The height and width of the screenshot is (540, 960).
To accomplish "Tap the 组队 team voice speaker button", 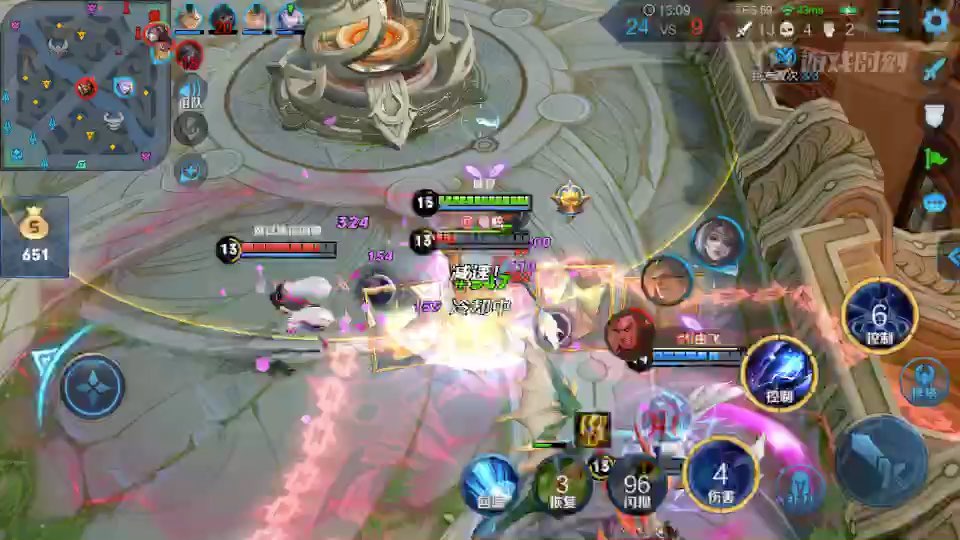I will 190,90.
